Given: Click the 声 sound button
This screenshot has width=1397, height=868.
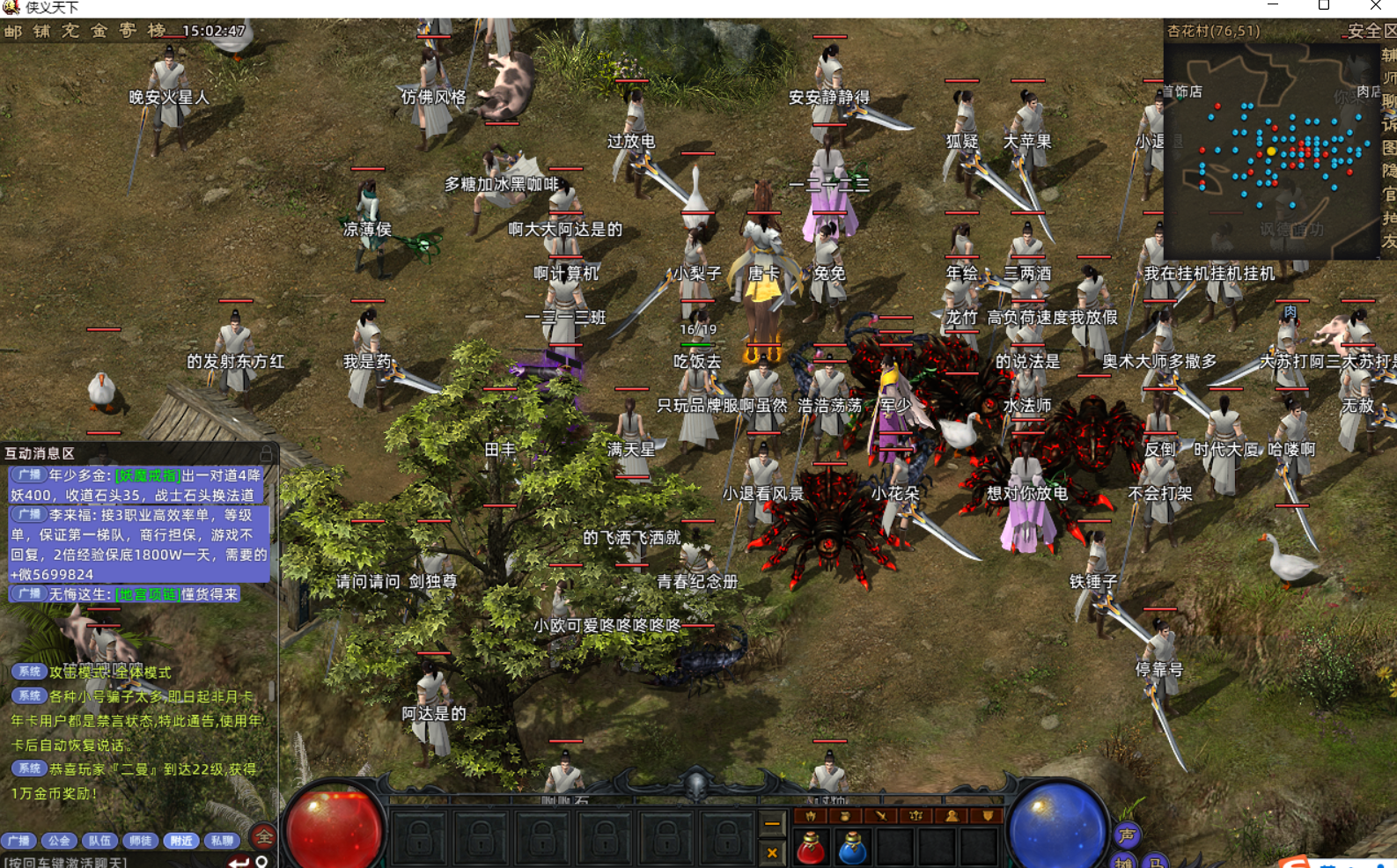Looking at the screenshot, I should (1127, 835).
